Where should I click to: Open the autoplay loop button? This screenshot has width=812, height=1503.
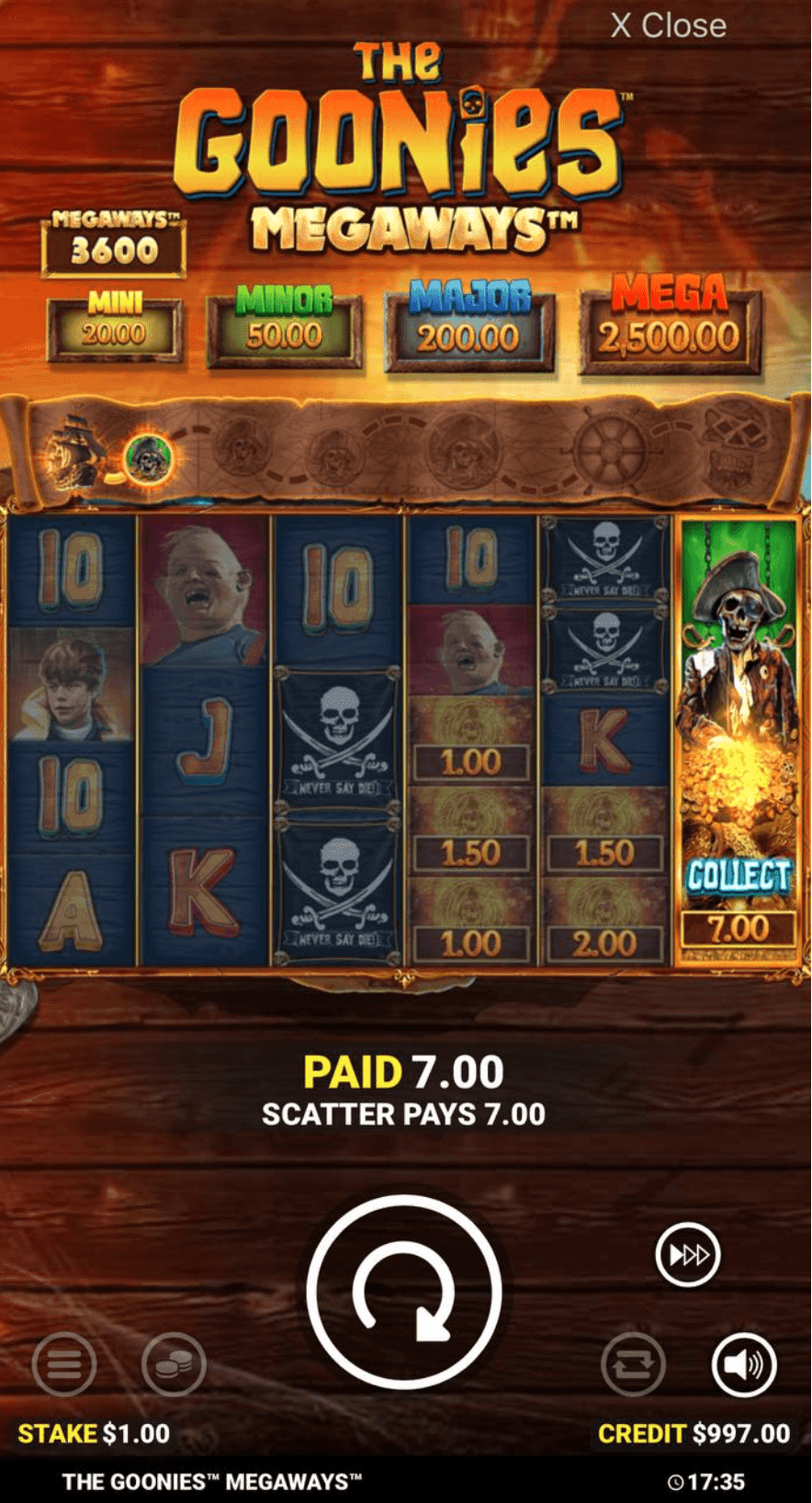[633, 1364]
